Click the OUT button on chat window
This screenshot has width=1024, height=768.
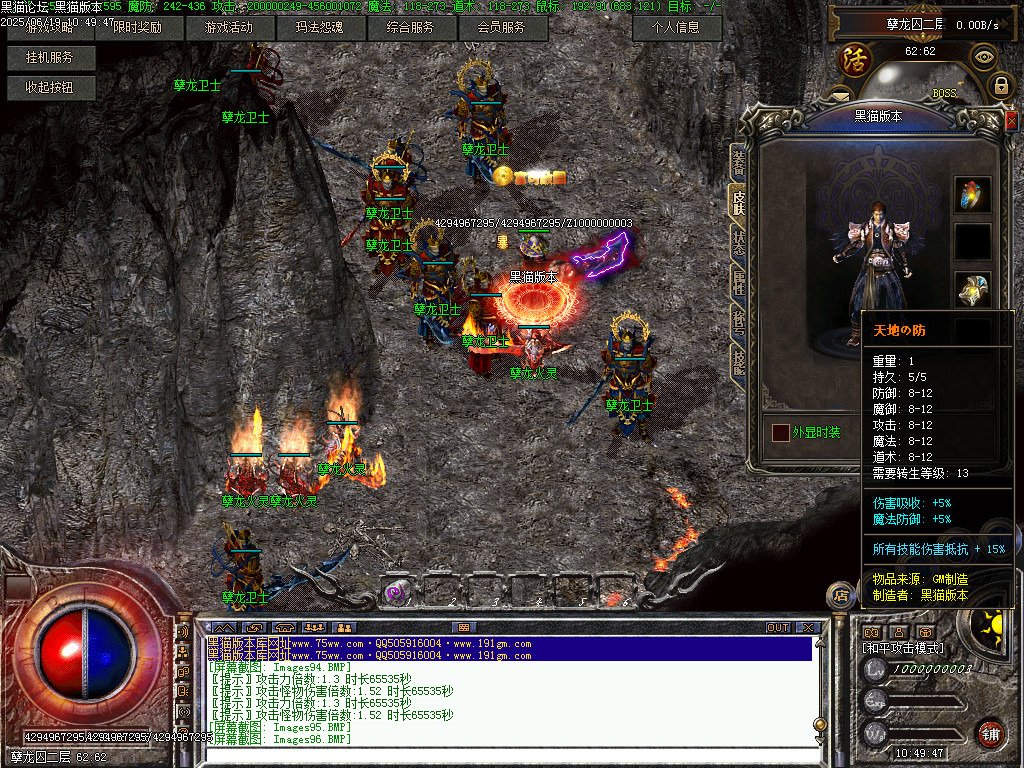pos(778,627)
